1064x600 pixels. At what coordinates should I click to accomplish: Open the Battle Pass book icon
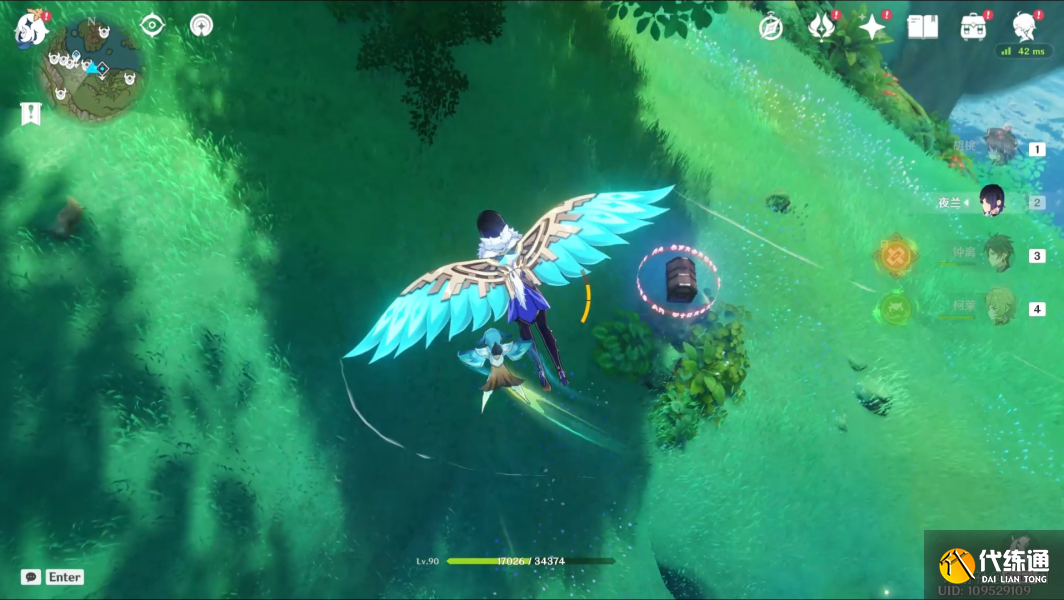pos(922,27)
